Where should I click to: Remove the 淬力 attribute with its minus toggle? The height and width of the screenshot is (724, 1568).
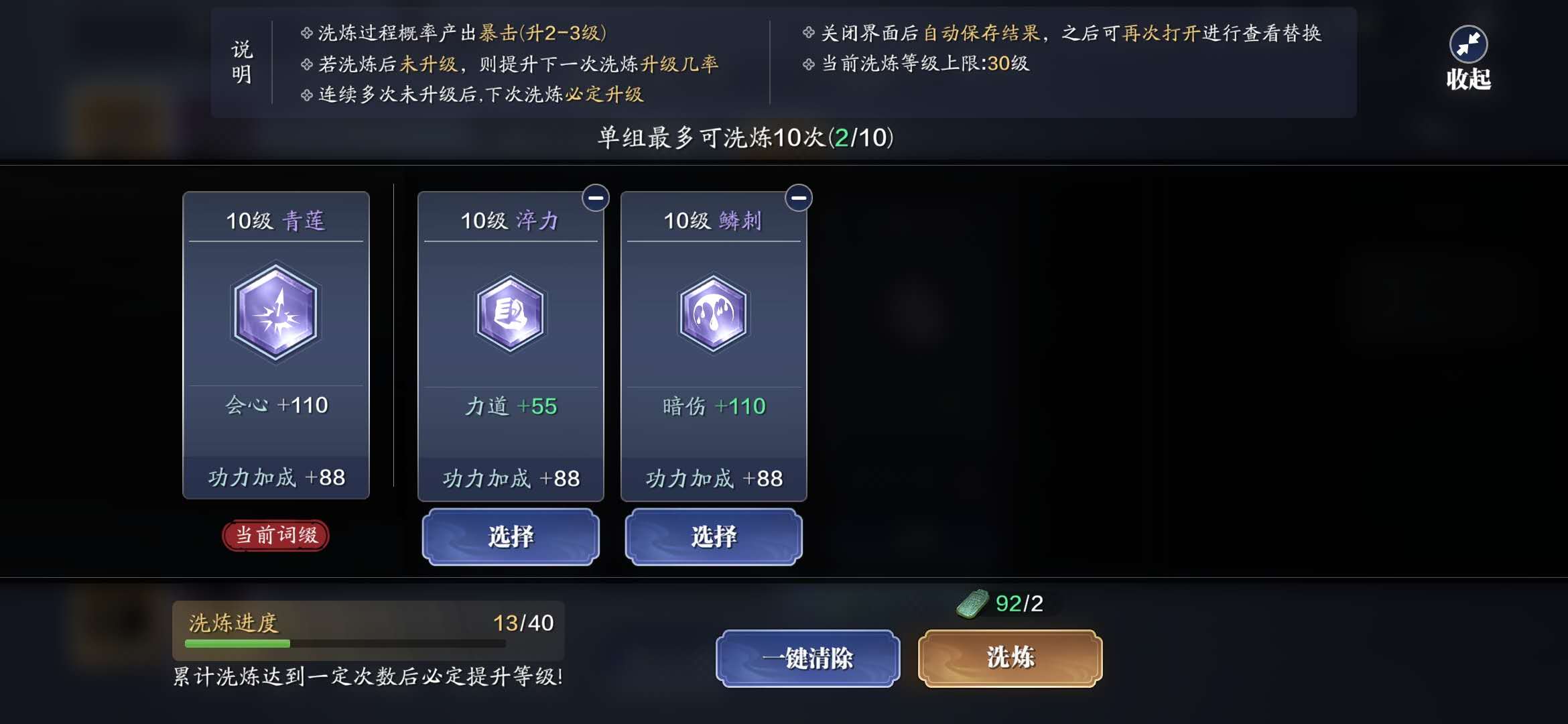[x=595, y=197]
